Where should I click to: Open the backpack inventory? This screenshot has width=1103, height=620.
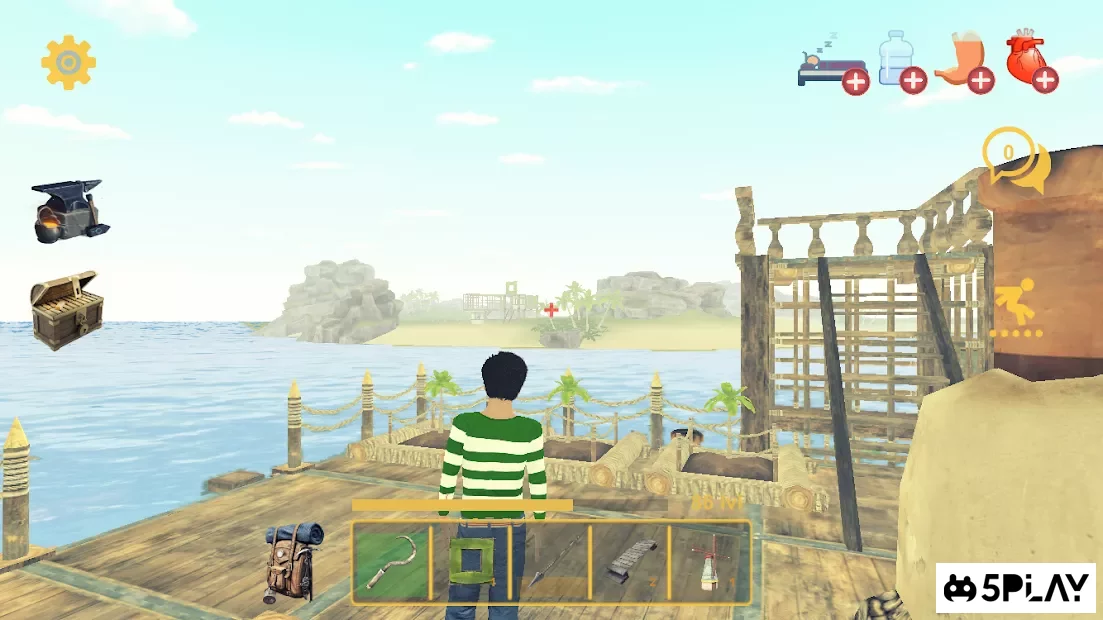point(293,561)
